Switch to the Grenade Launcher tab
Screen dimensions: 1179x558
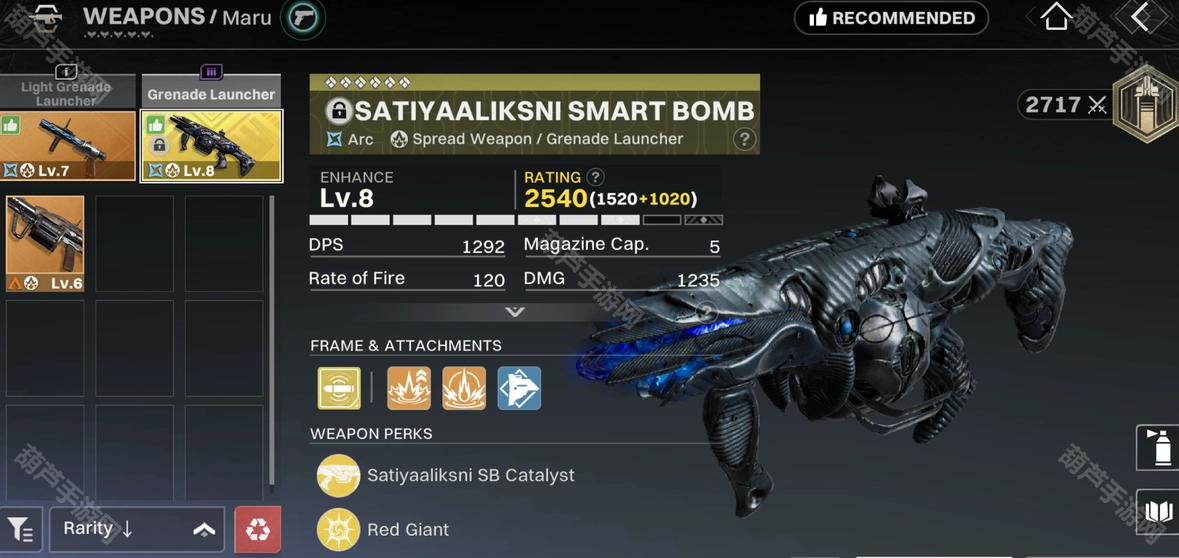[x=211, y=92]
